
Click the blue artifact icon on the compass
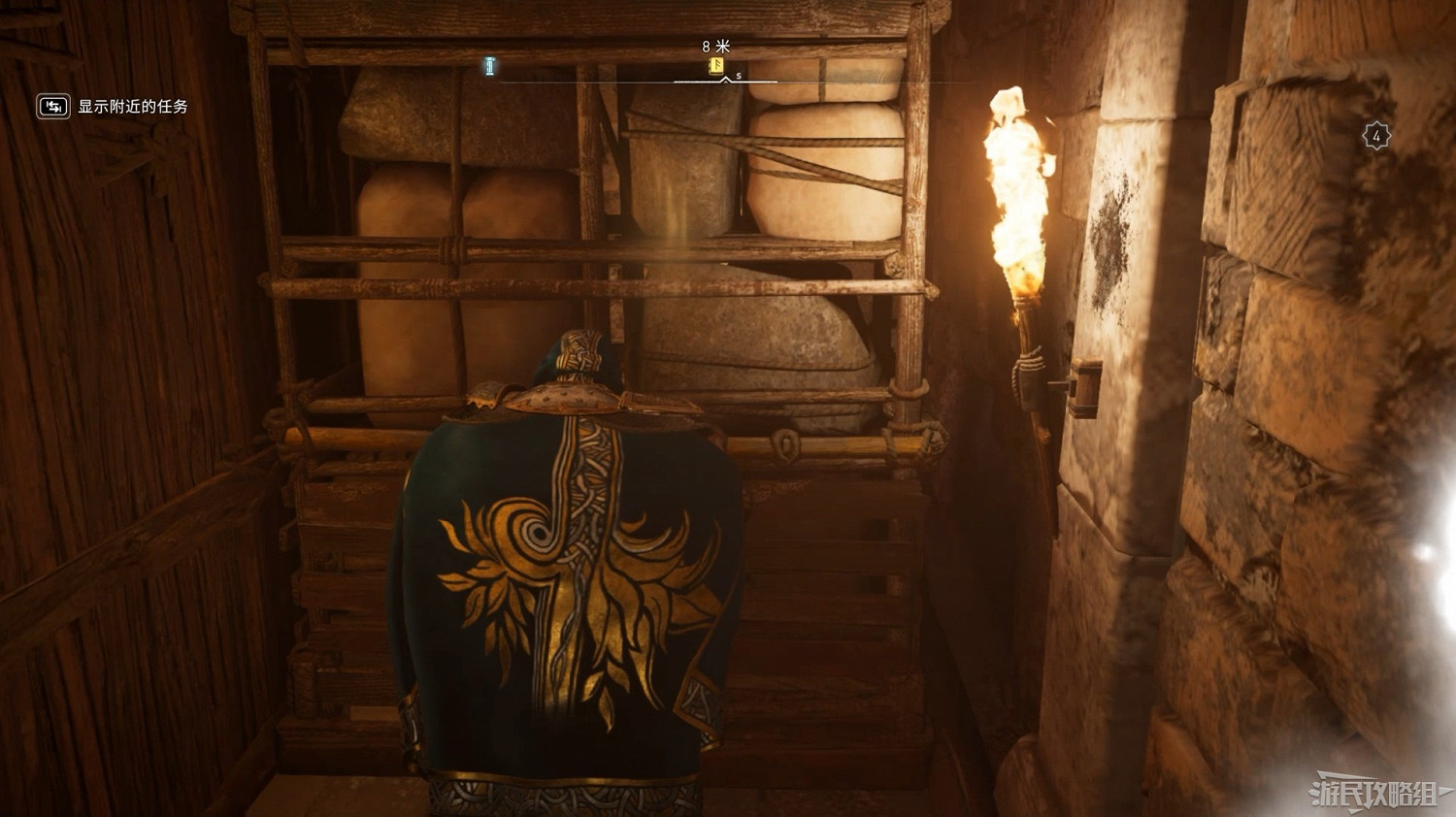click(x=489, y=65)
